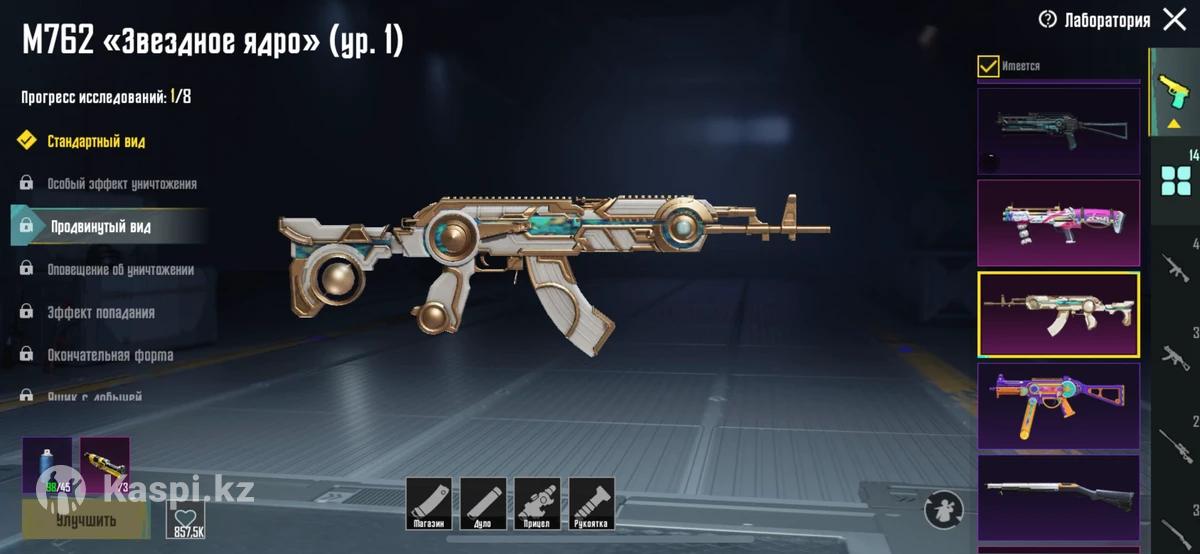Open the Рукоятка grip attachment slot
Viewport: 1200px width, 554px height.
point(591,503)
